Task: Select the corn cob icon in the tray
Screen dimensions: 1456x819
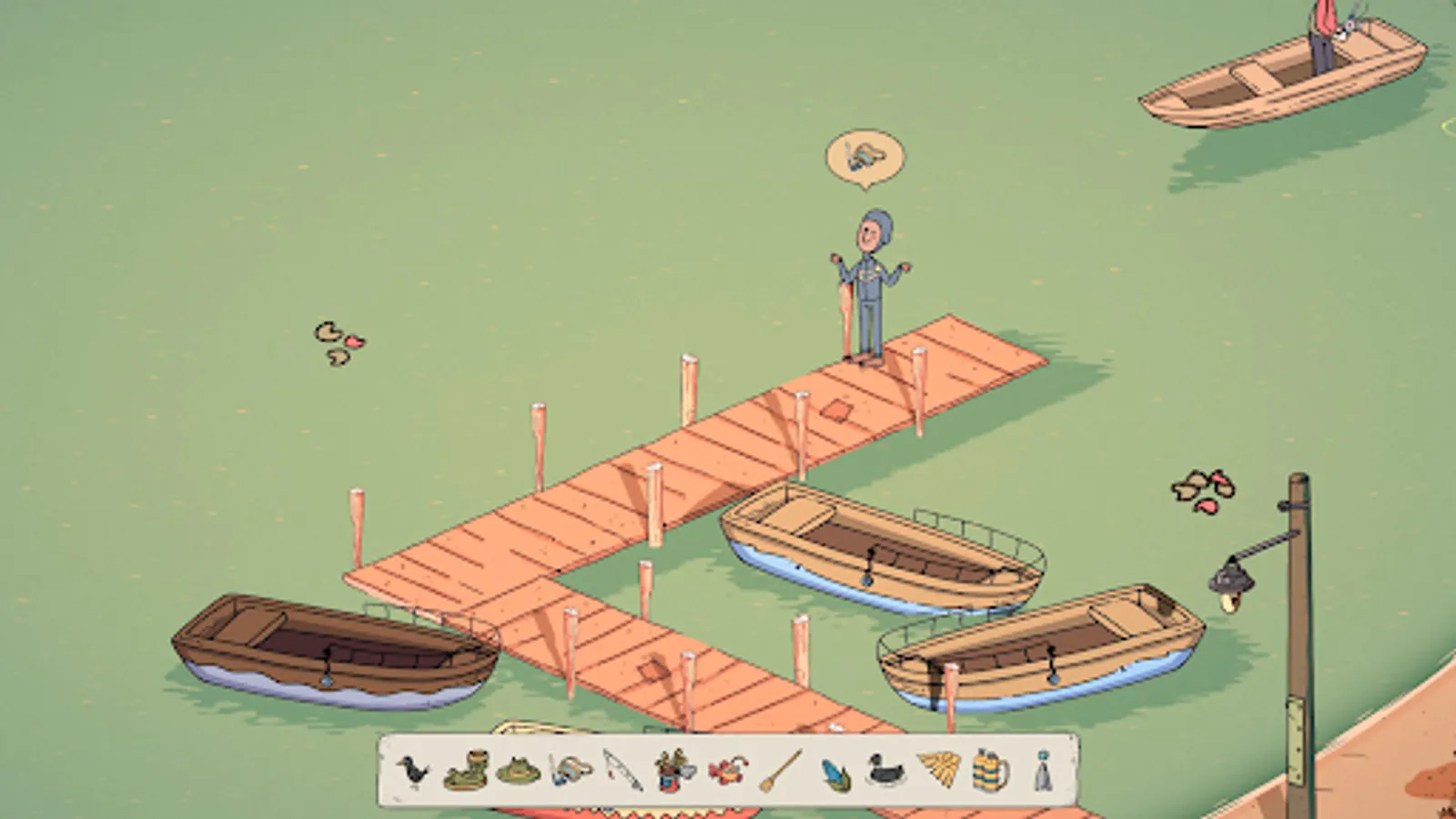Action: [x=834, y=772]
